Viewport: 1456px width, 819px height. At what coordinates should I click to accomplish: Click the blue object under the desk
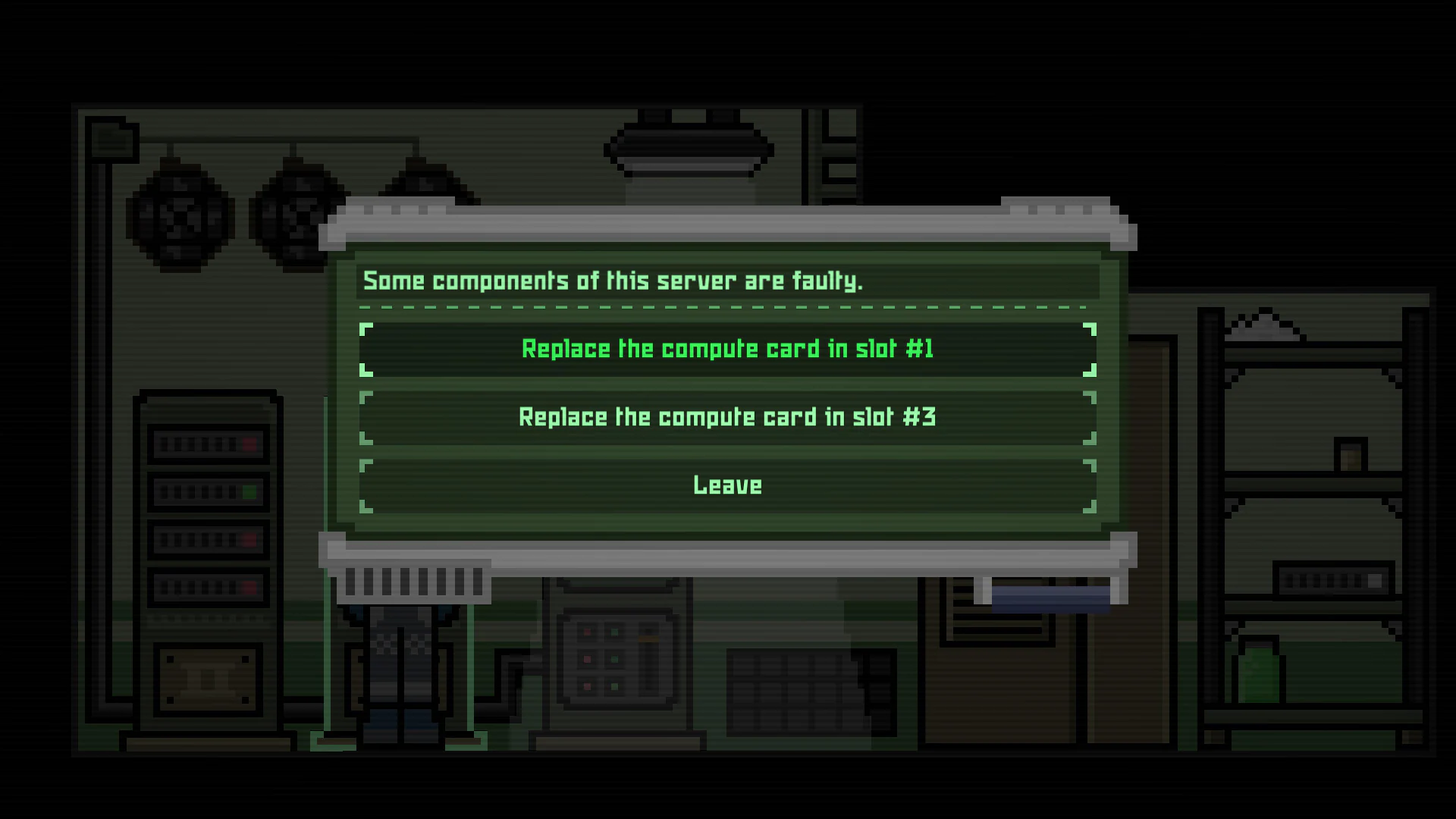(1050, 595)
